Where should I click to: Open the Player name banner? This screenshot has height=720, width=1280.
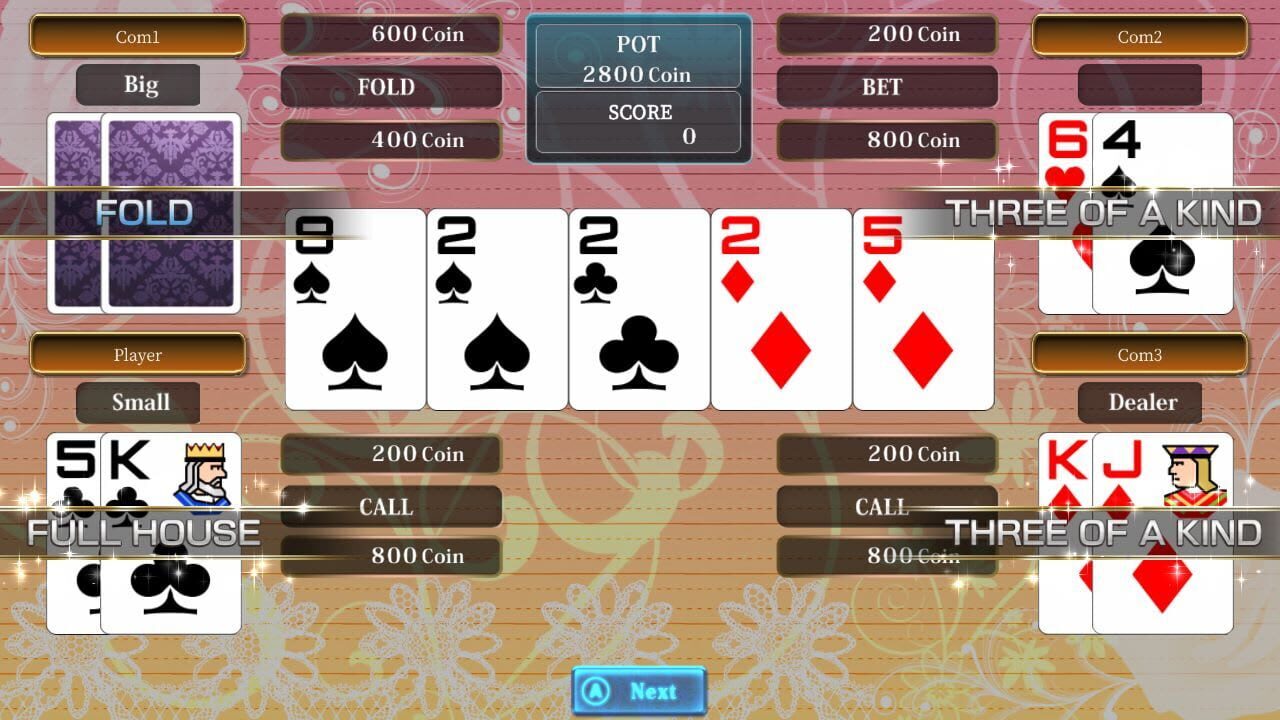[x=138, y=355]
